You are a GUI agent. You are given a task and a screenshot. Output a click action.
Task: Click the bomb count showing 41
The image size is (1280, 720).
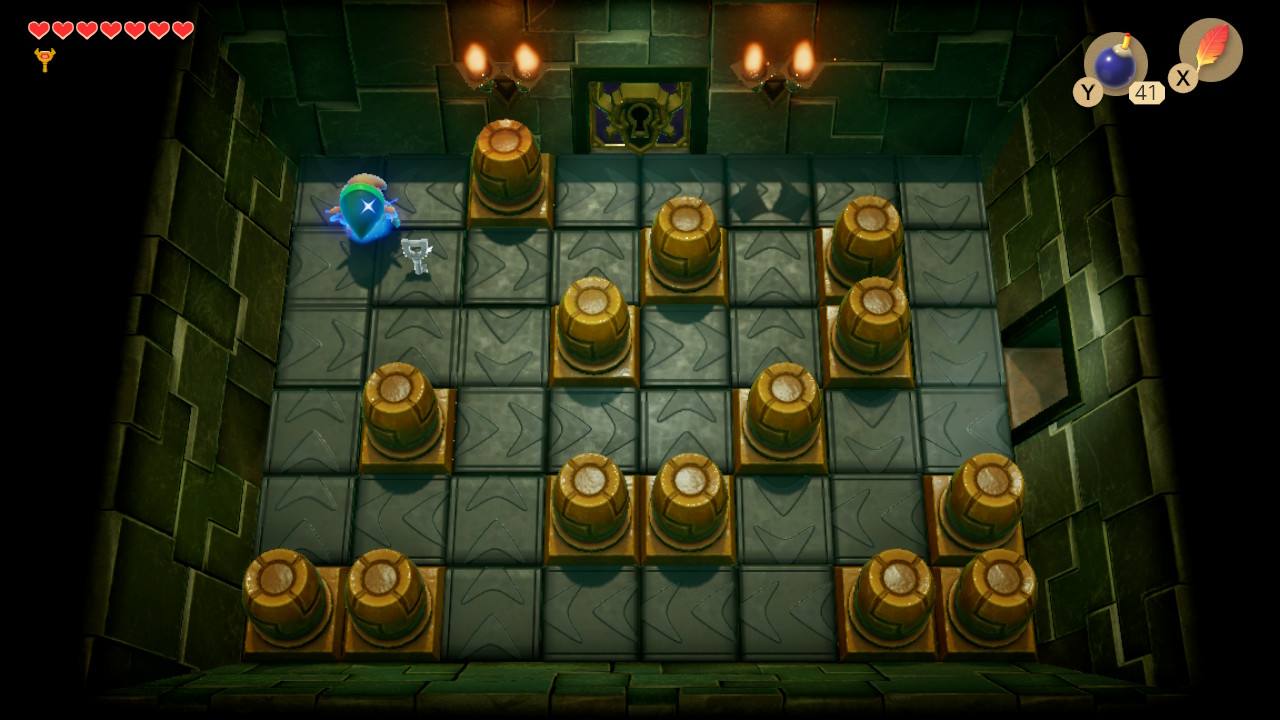coord(1146,92)
